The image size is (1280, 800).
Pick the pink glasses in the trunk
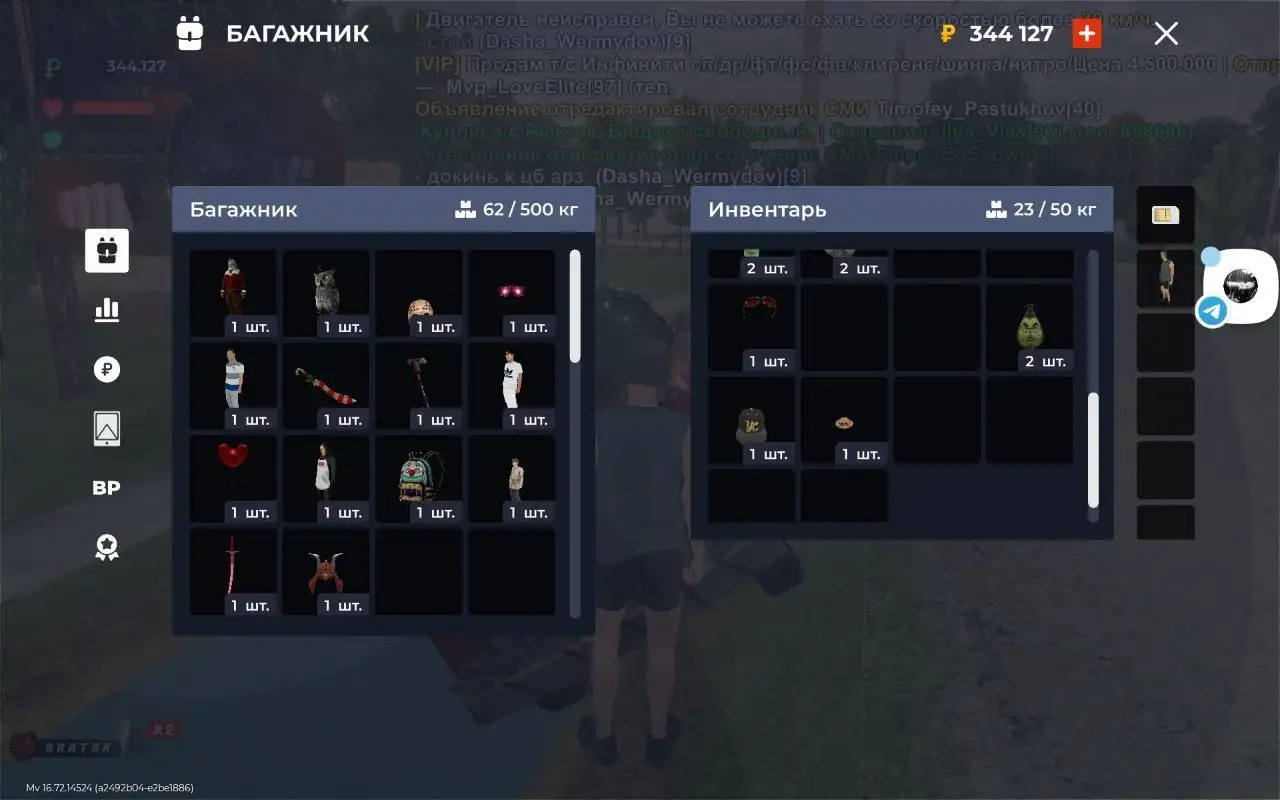click(x=512, y=292)
